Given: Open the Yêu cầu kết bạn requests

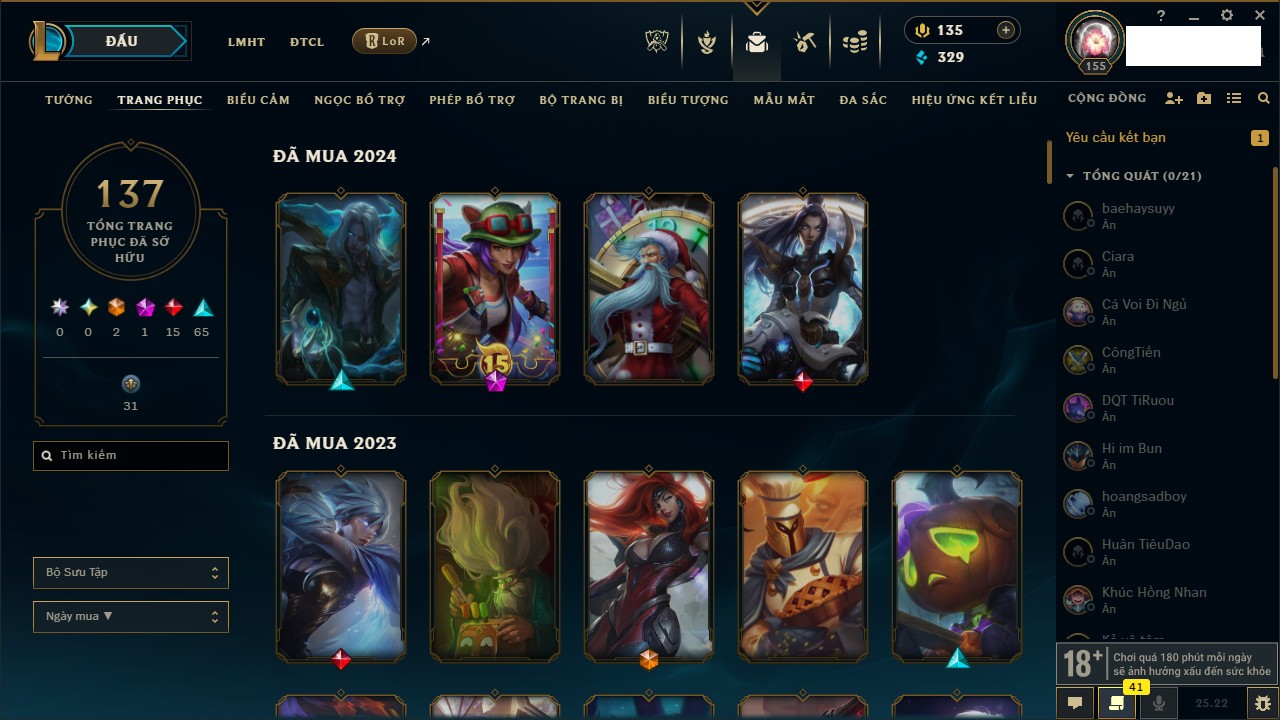Looking at the screenshot, I should pos(1116,138).
